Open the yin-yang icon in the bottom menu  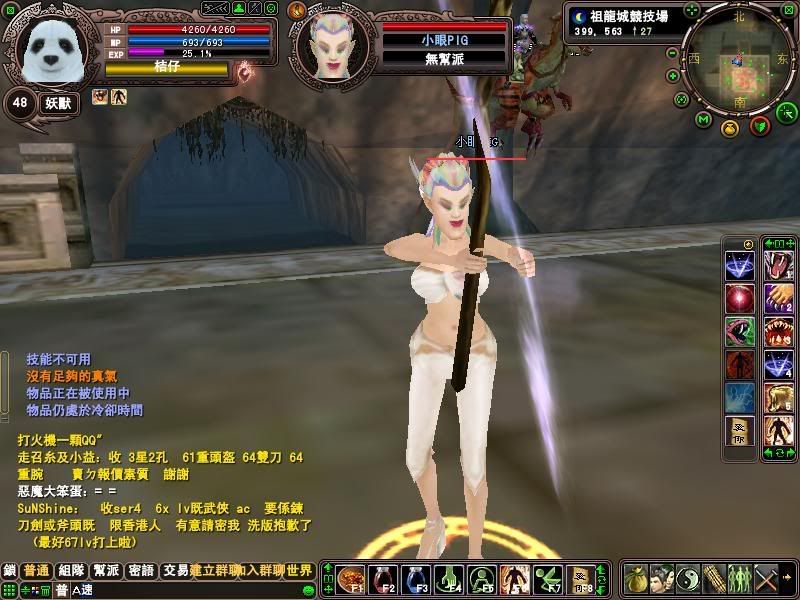point(688,578)
